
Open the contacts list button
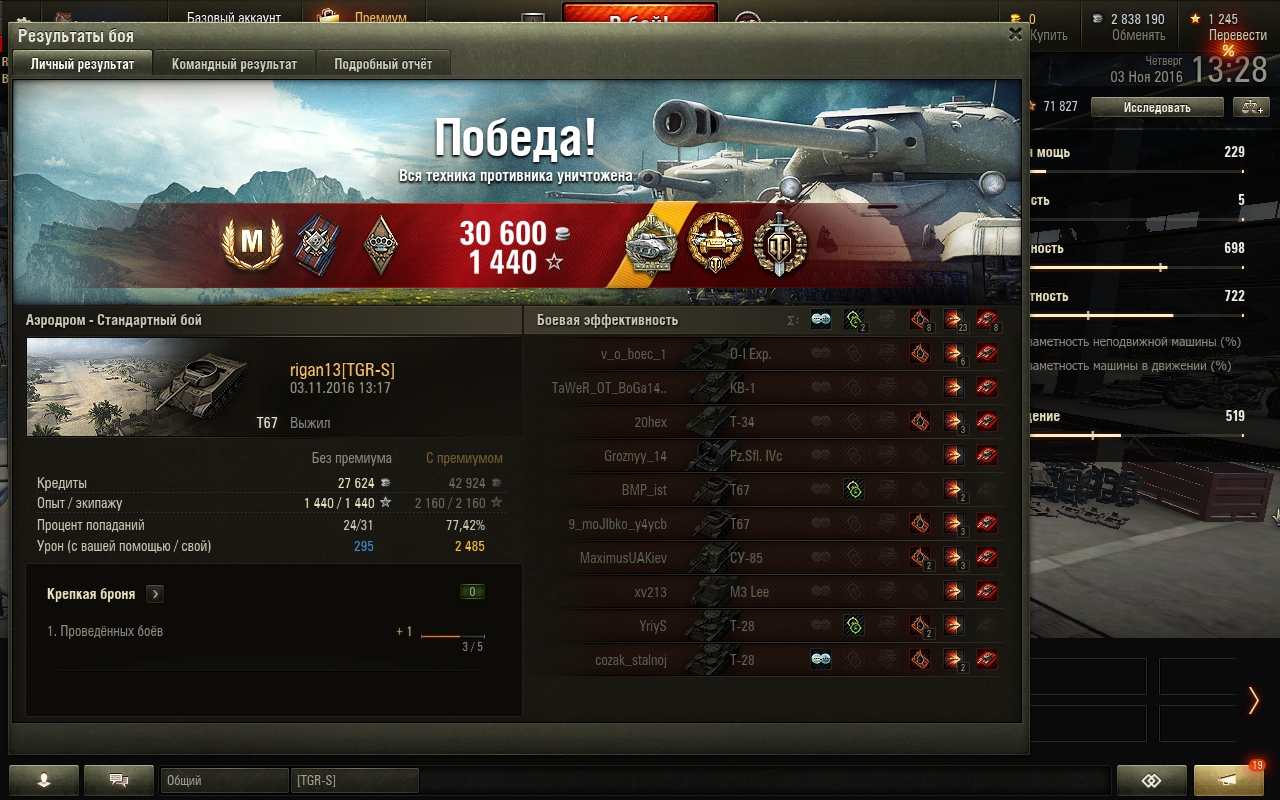[x=43, y=780]
